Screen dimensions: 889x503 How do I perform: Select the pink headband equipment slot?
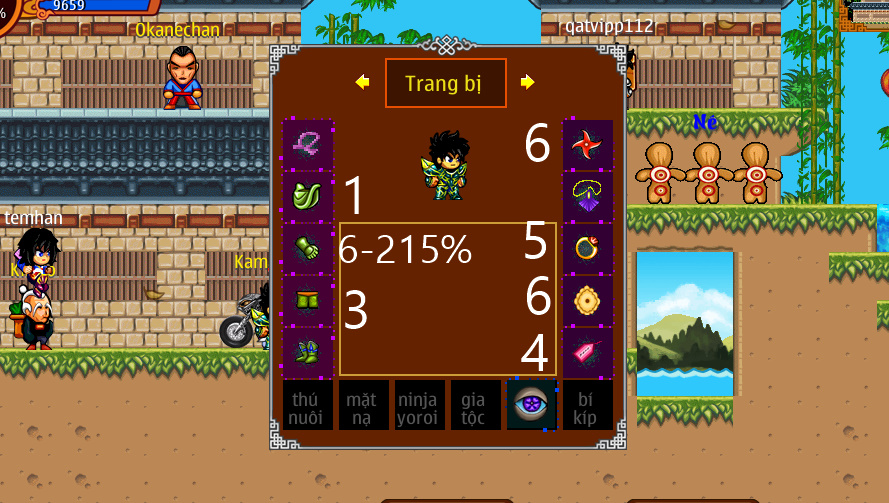tap(308, 146)
